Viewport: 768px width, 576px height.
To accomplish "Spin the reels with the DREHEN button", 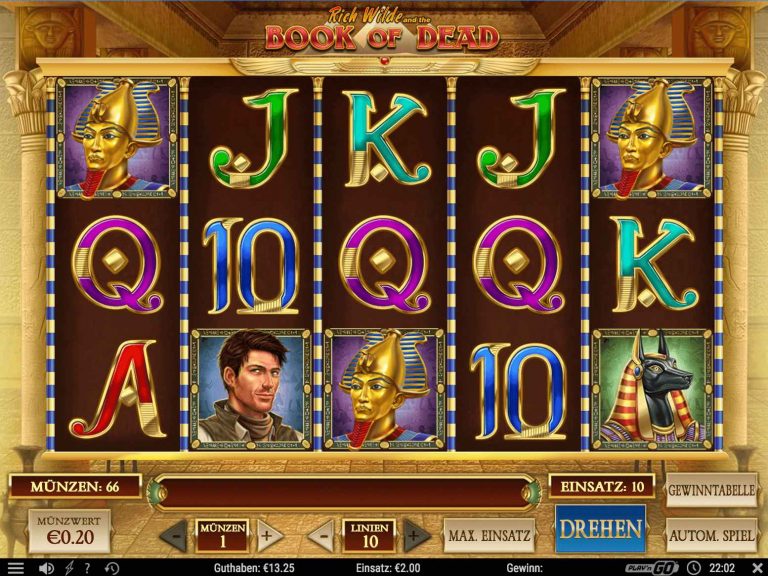I will [x=600, y=529].
